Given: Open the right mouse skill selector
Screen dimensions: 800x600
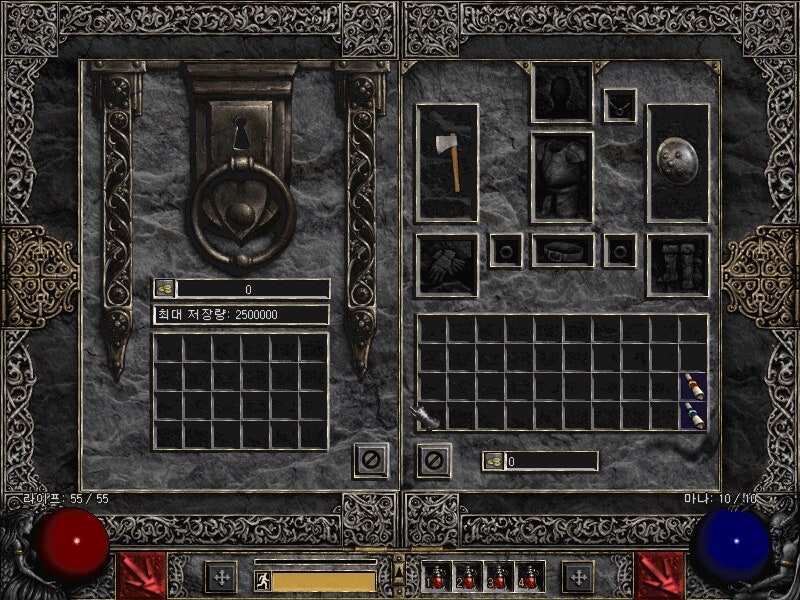Looking at the screenshot, I should pyautogui.click(x=660, y=575).
